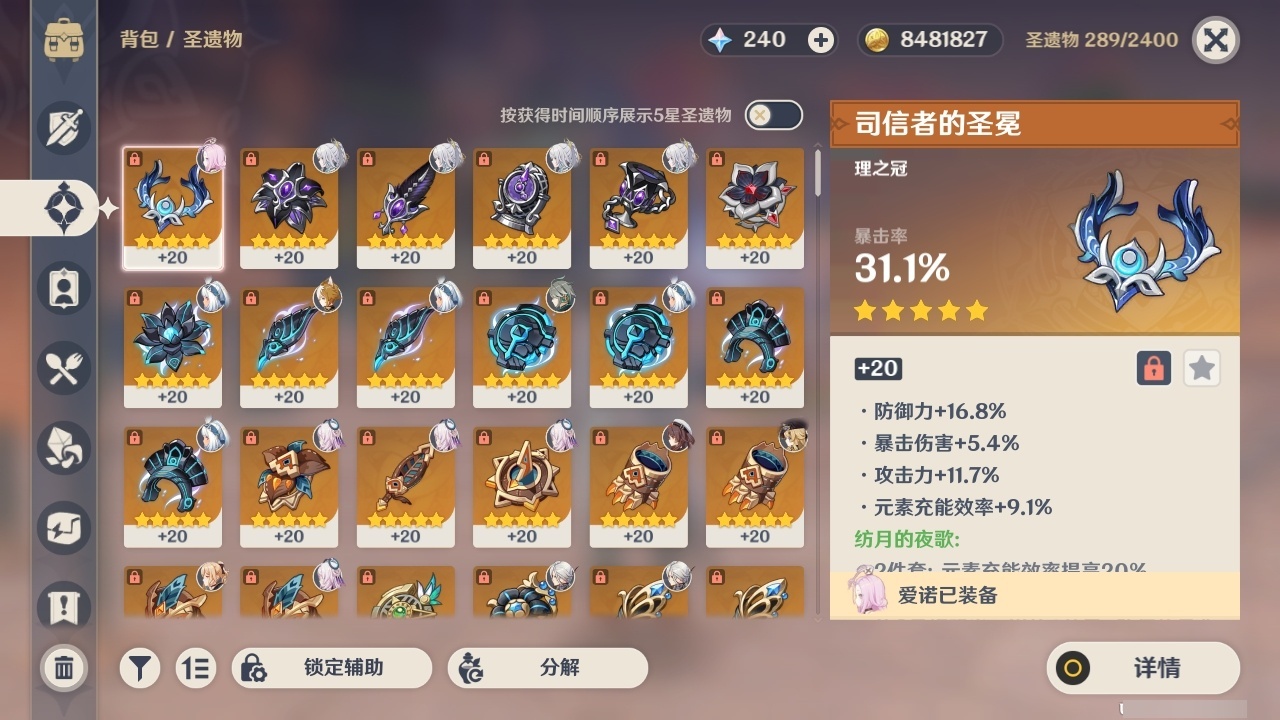Select the artifacts compass category icon
Screen dimensions: 1280x720
click(63, 207)
